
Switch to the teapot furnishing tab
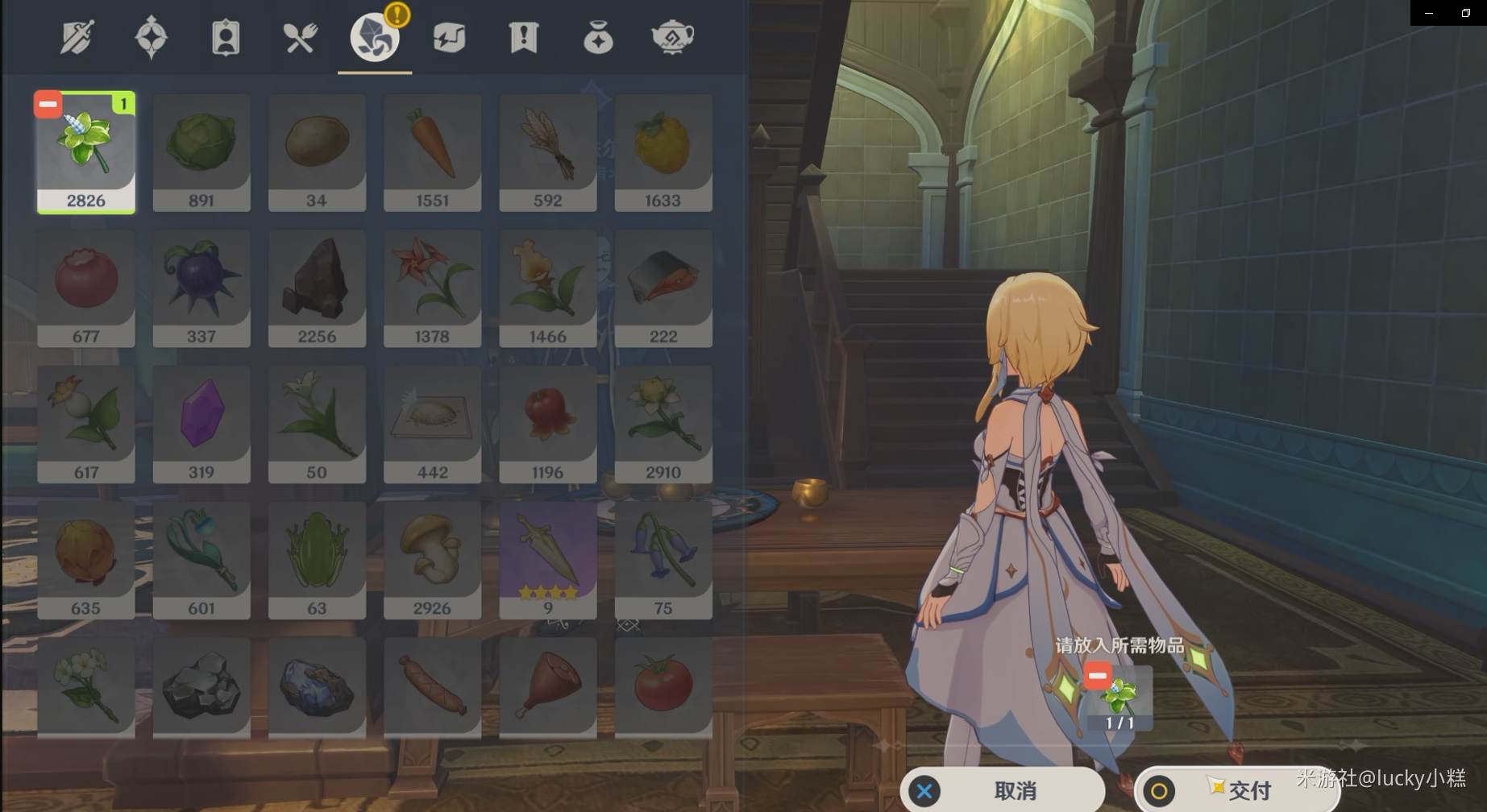point(672,38)
